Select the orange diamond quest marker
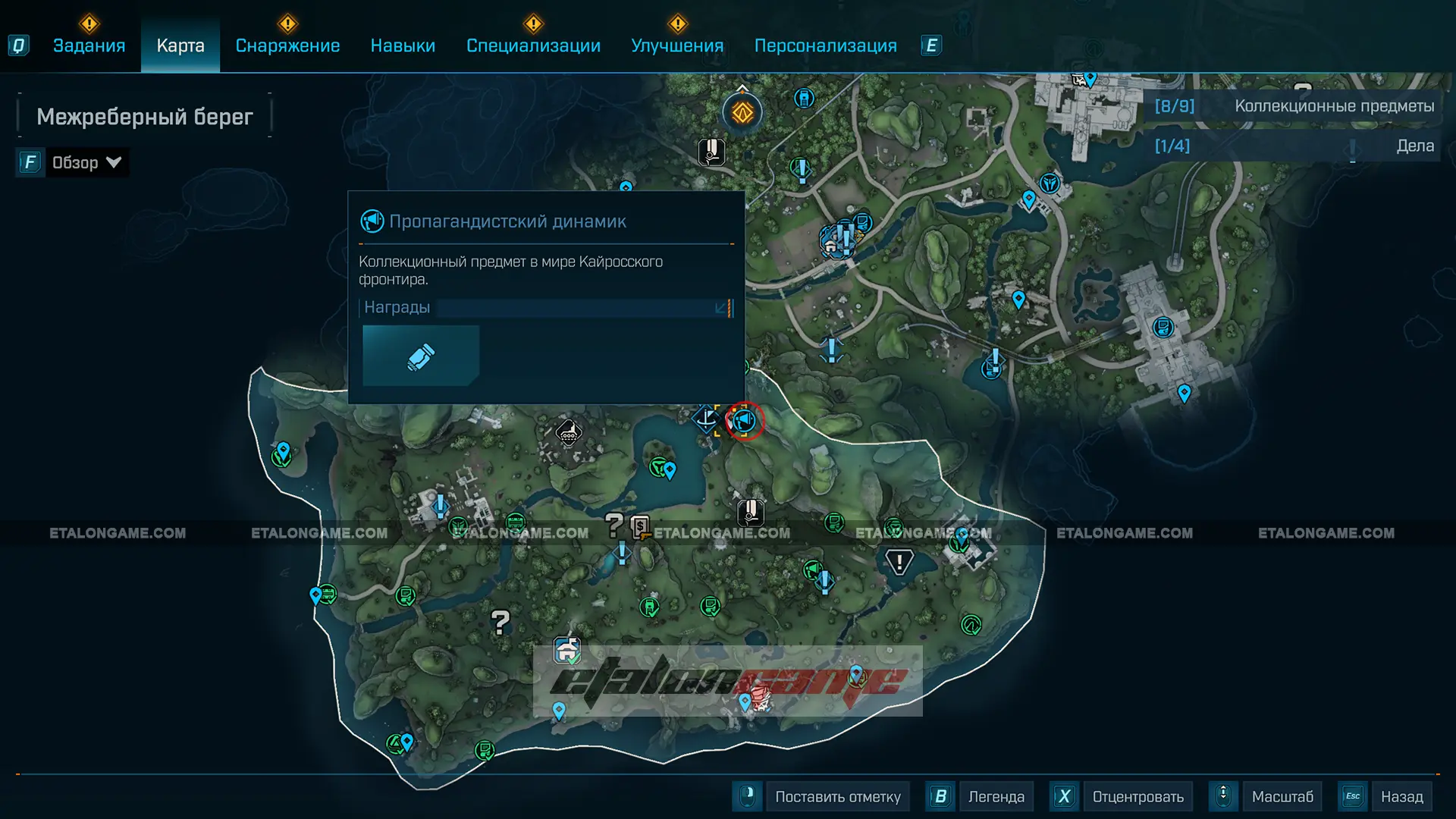1456x819 pixels. pyautogui.click(x=742, y=114)
